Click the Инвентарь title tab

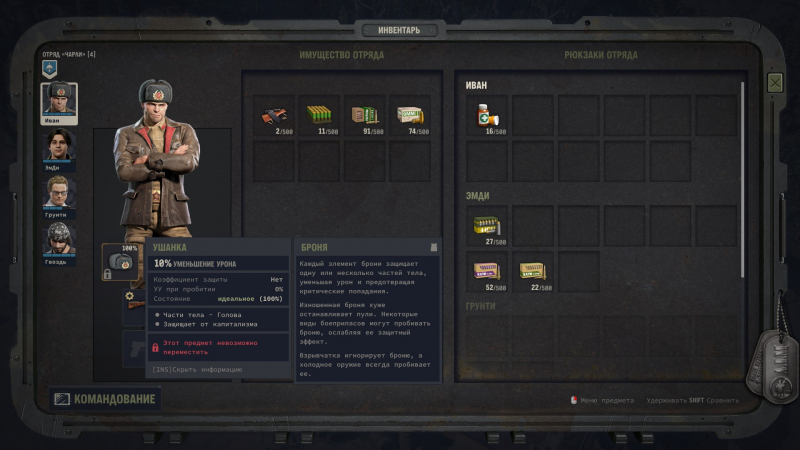[399, 30]
